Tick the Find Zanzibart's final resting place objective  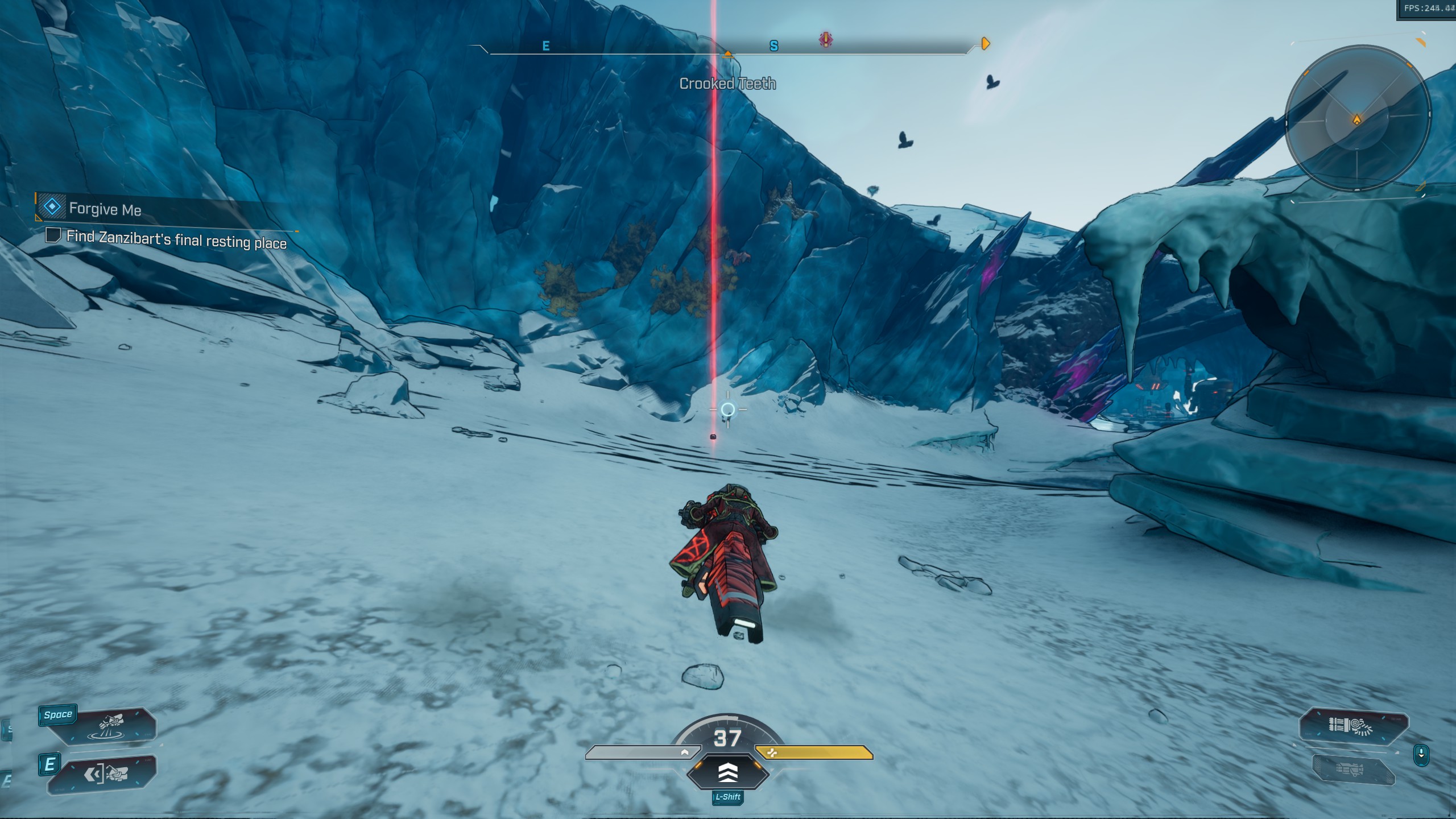[x=53, y=235]
